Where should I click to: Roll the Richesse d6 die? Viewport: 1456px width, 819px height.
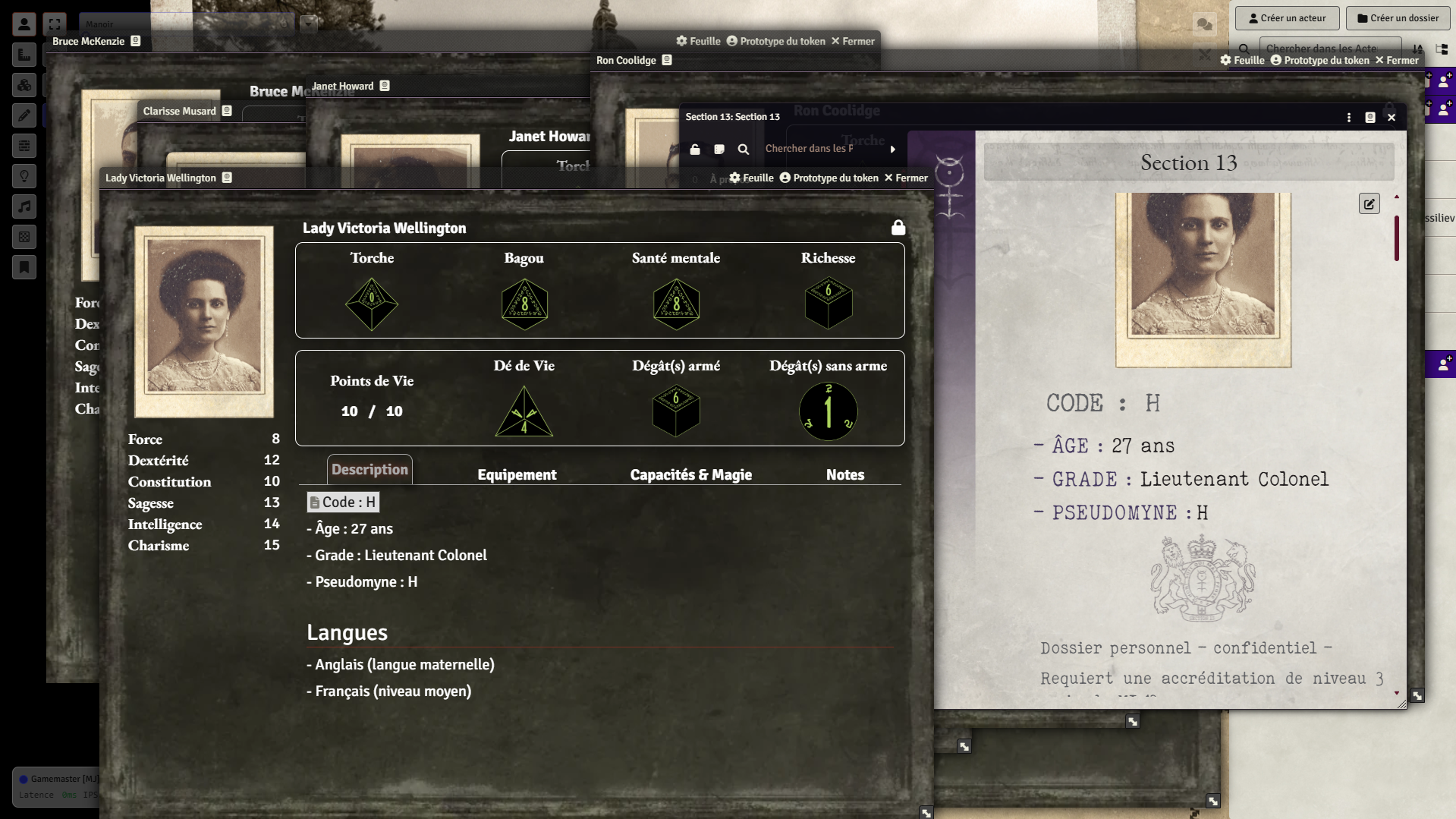[x=828, y=302]
